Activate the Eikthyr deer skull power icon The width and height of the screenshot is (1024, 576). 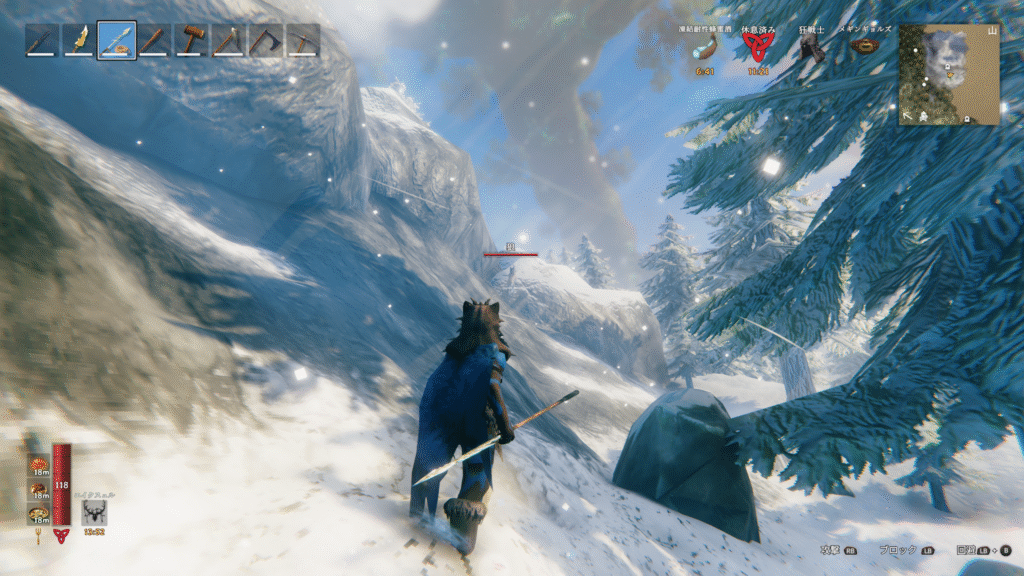pos(96,512)
